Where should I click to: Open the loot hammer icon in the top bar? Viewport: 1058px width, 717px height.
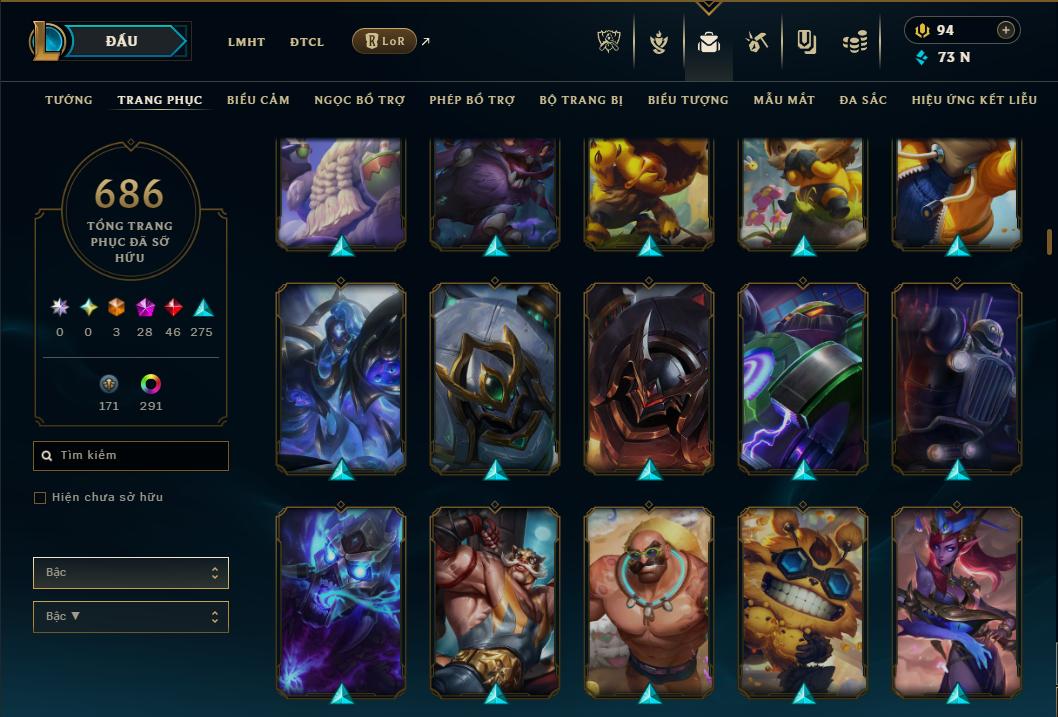756,42
